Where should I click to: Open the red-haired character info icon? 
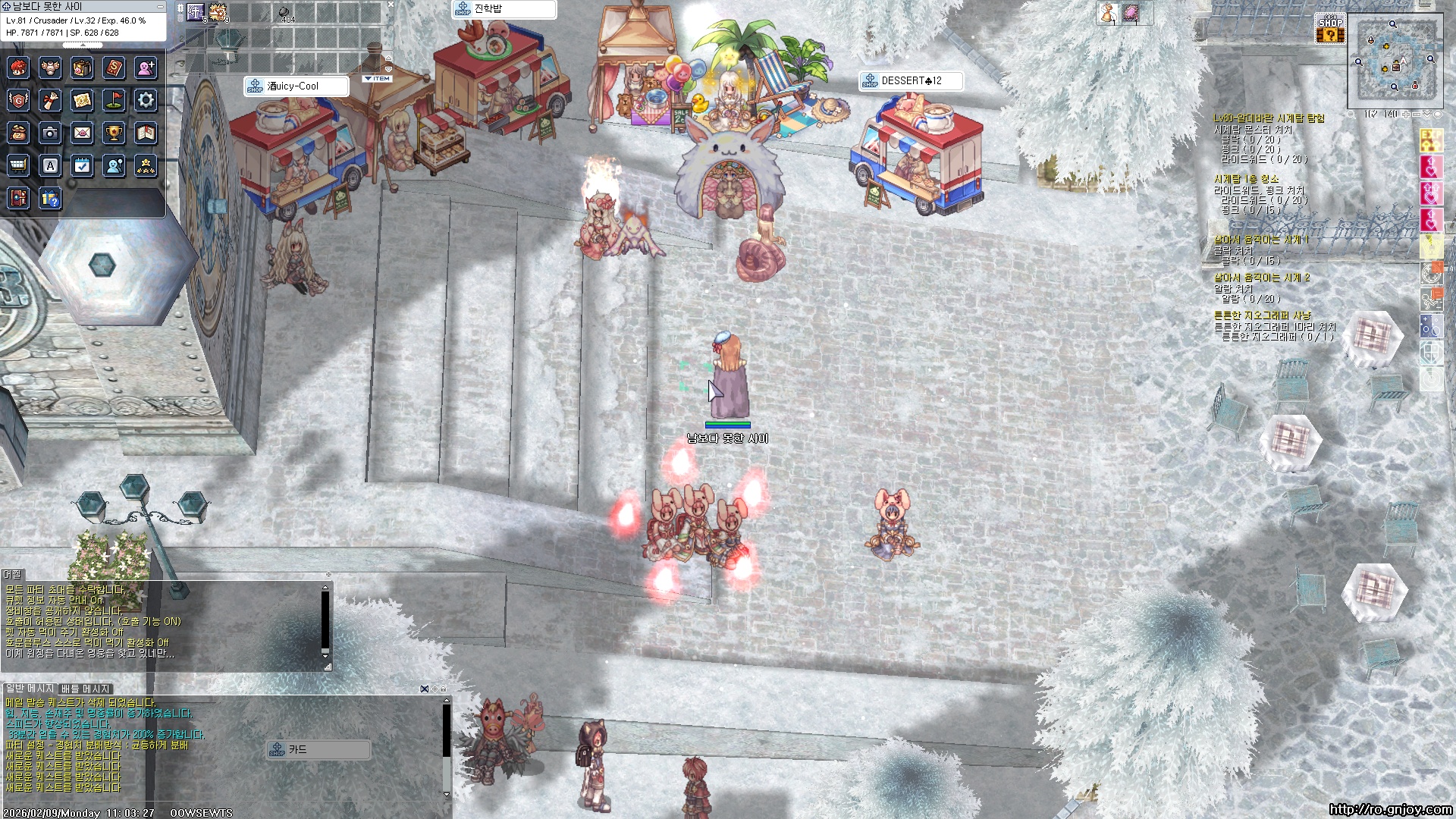(18, 68)
